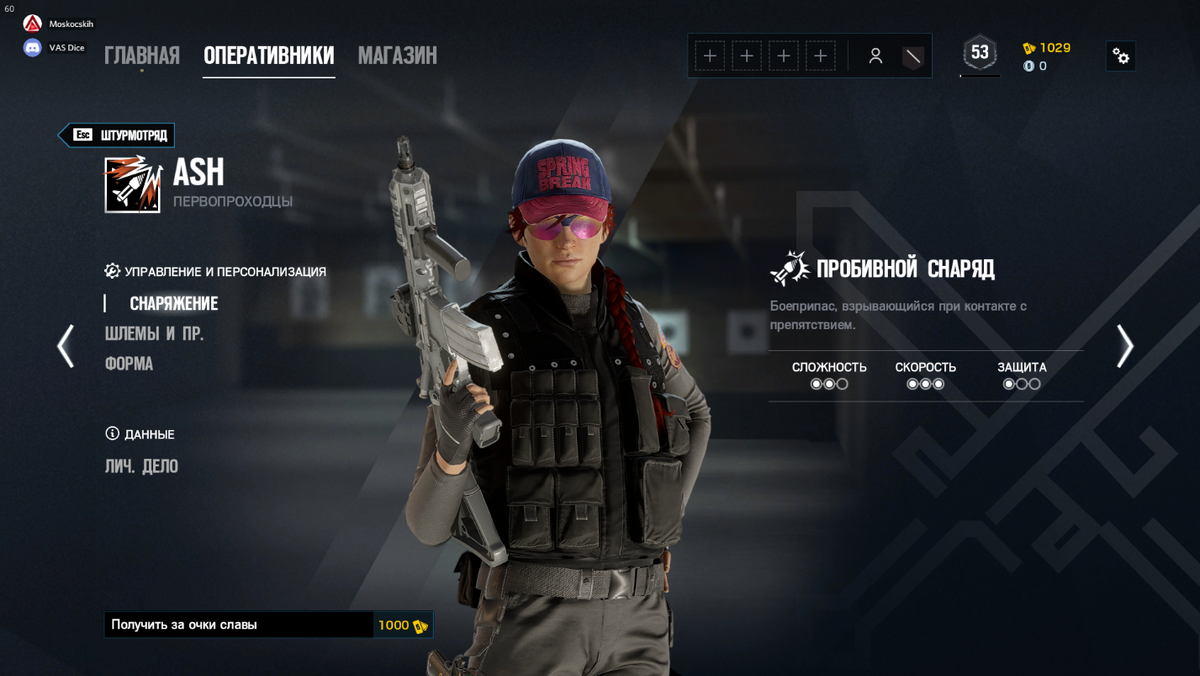
Task: Show the previous operator with left arrow
Action: pos(66,346)
